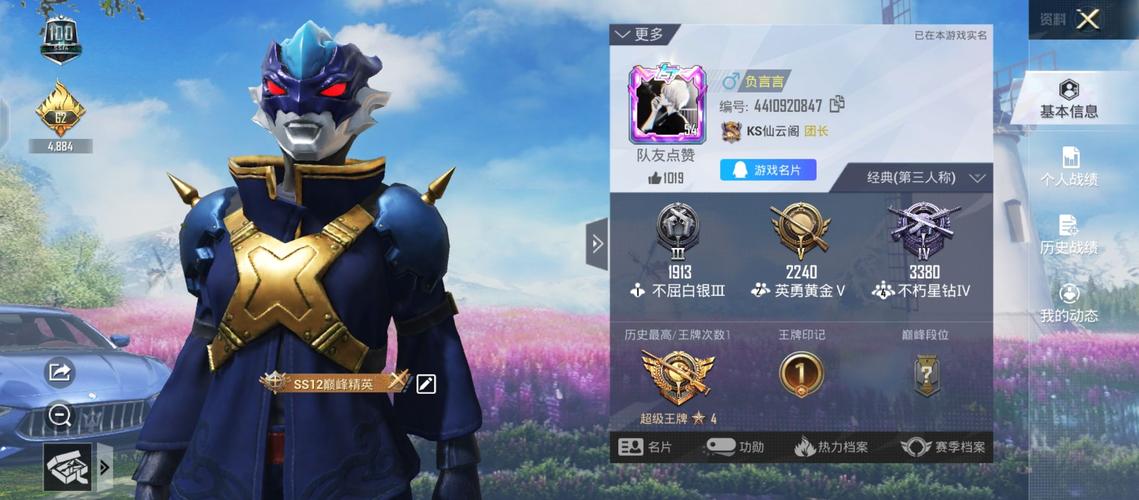View the 功勋 section
Screen dimensions: 1139x500
(735, 447)
